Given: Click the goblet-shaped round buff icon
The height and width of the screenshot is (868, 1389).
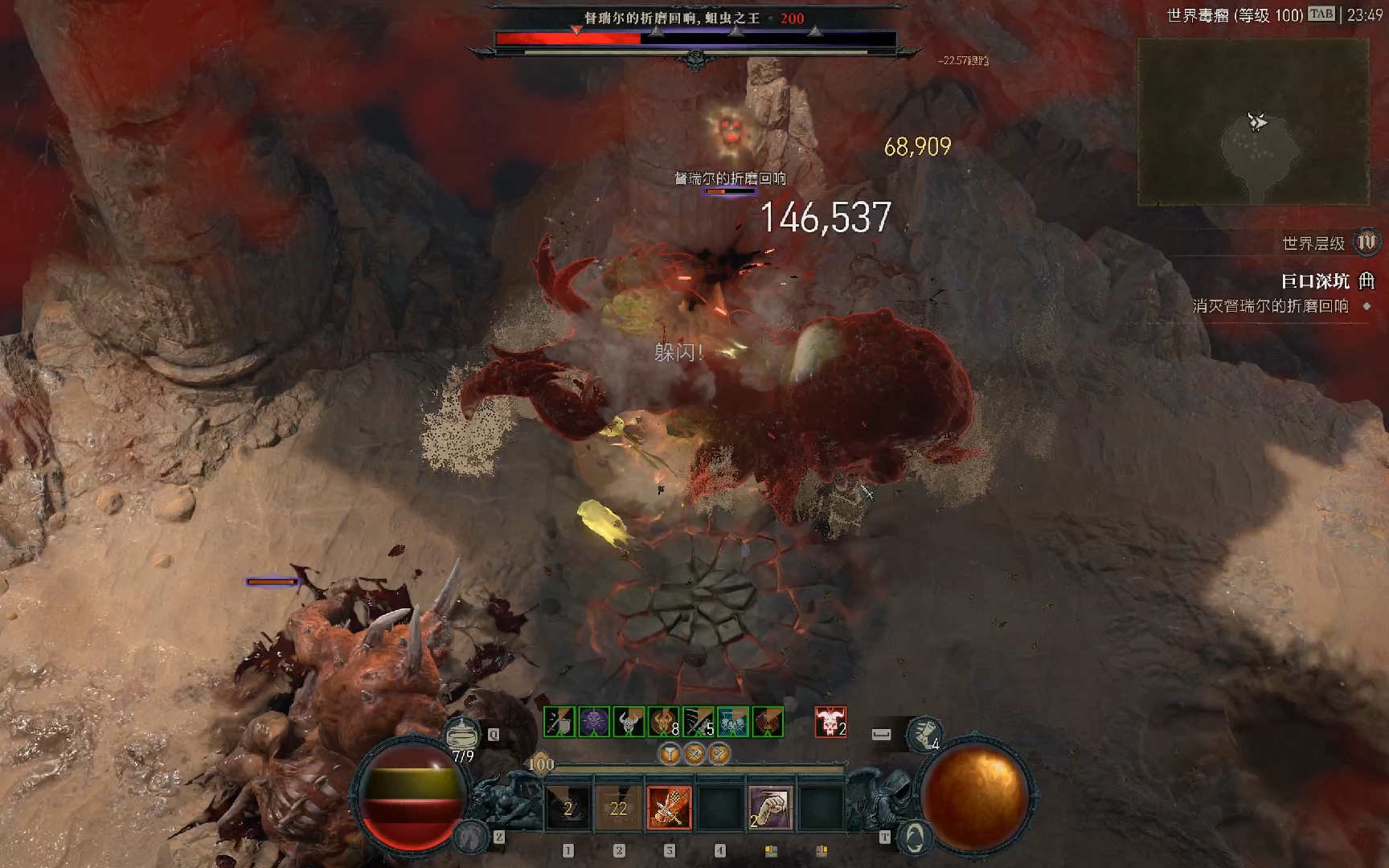Looking at the screenshot, I should 670,754.
